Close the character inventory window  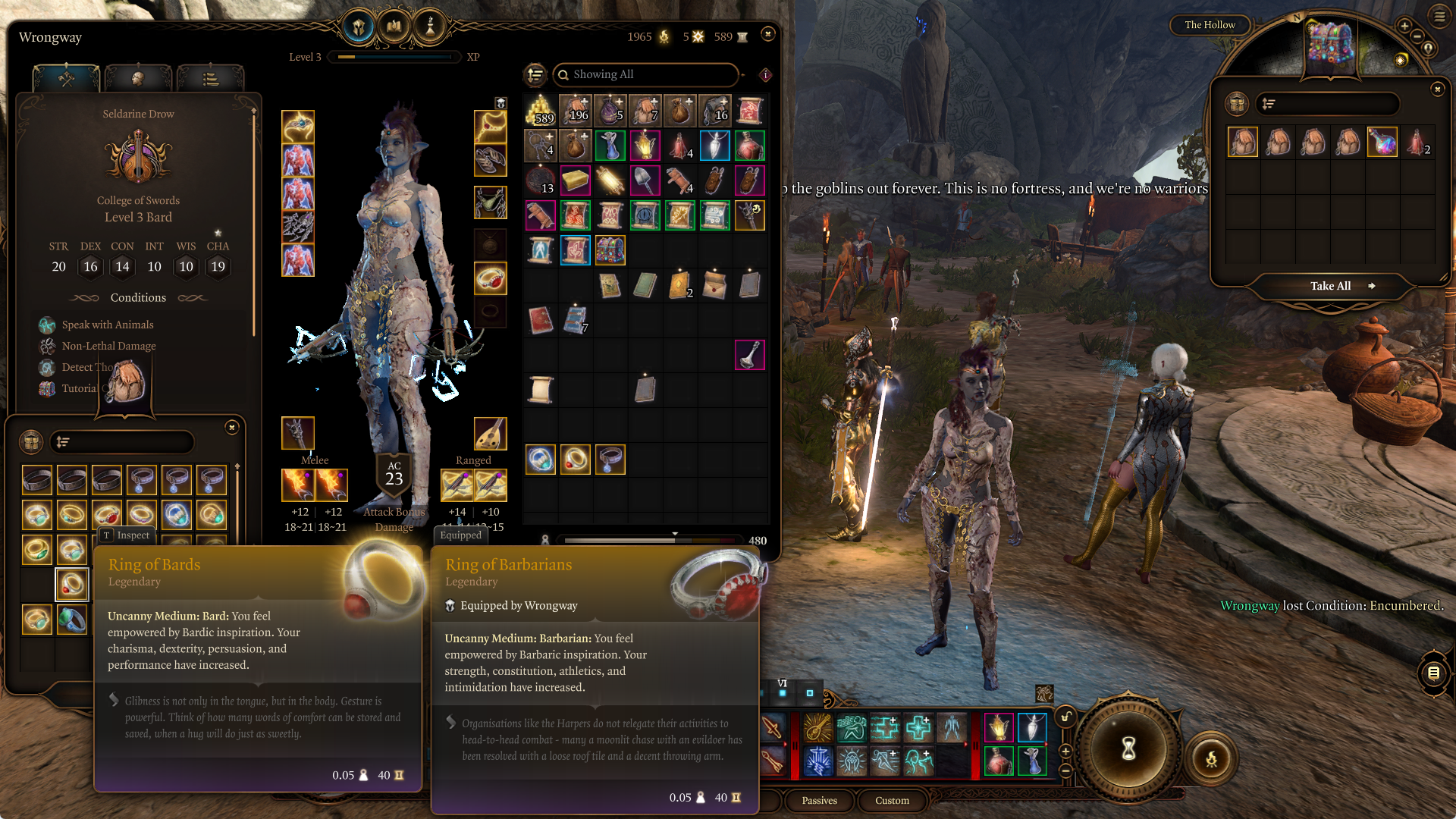point(768,33)
